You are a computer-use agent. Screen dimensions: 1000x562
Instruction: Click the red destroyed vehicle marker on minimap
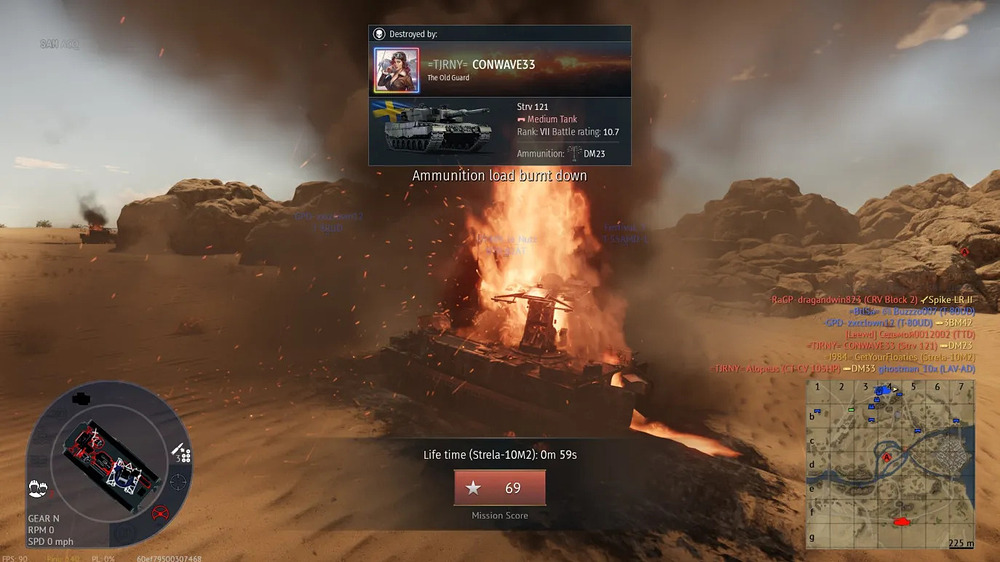point(902,521)
